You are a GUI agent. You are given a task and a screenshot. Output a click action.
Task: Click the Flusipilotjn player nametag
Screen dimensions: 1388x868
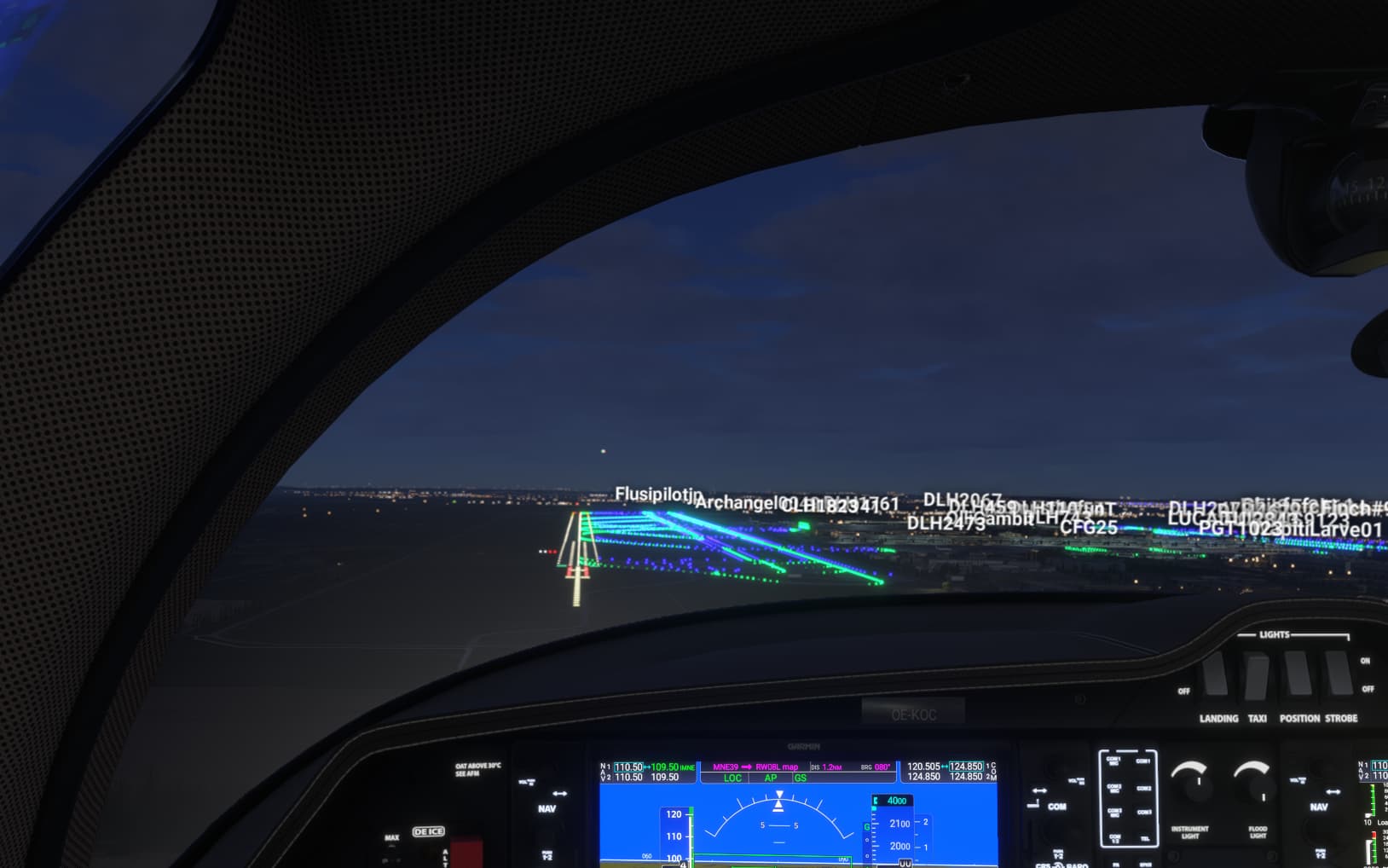pos(658,495)
